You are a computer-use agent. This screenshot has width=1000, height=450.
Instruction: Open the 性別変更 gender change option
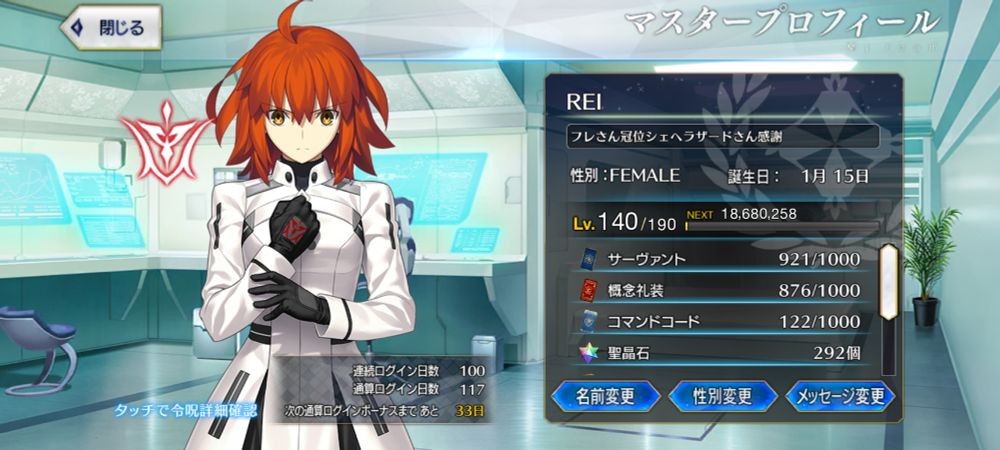tap(722, 396)
